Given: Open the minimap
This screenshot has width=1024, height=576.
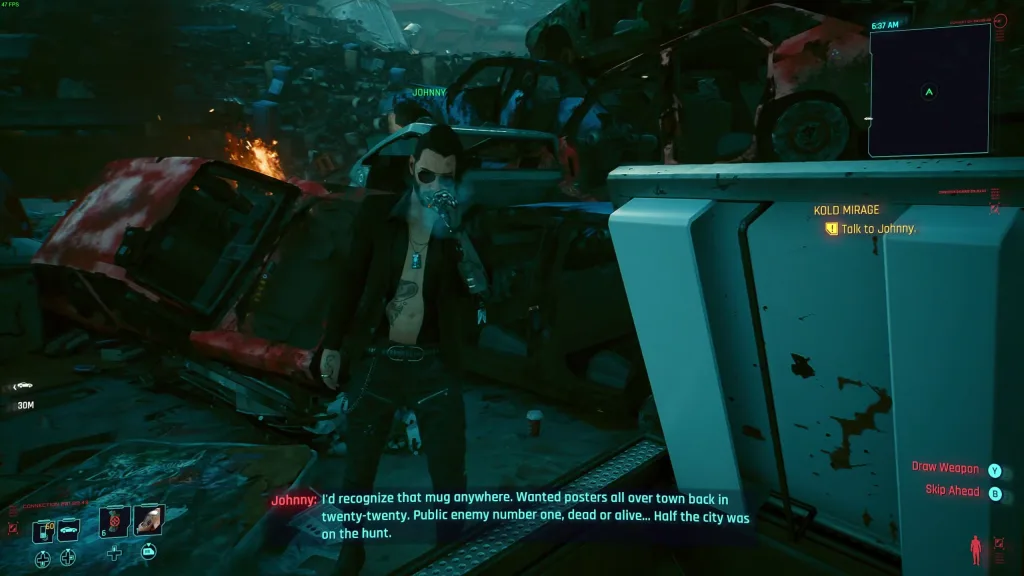Looking at the screenshot, I should pyautogui.click(x=929, y=91).
